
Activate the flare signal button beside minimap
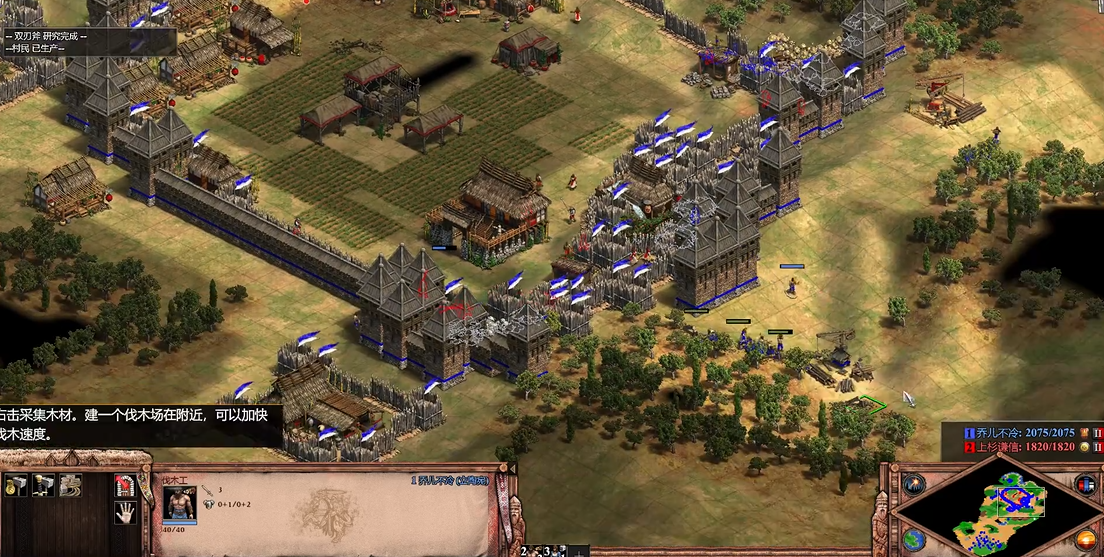(x=915, y=485)
